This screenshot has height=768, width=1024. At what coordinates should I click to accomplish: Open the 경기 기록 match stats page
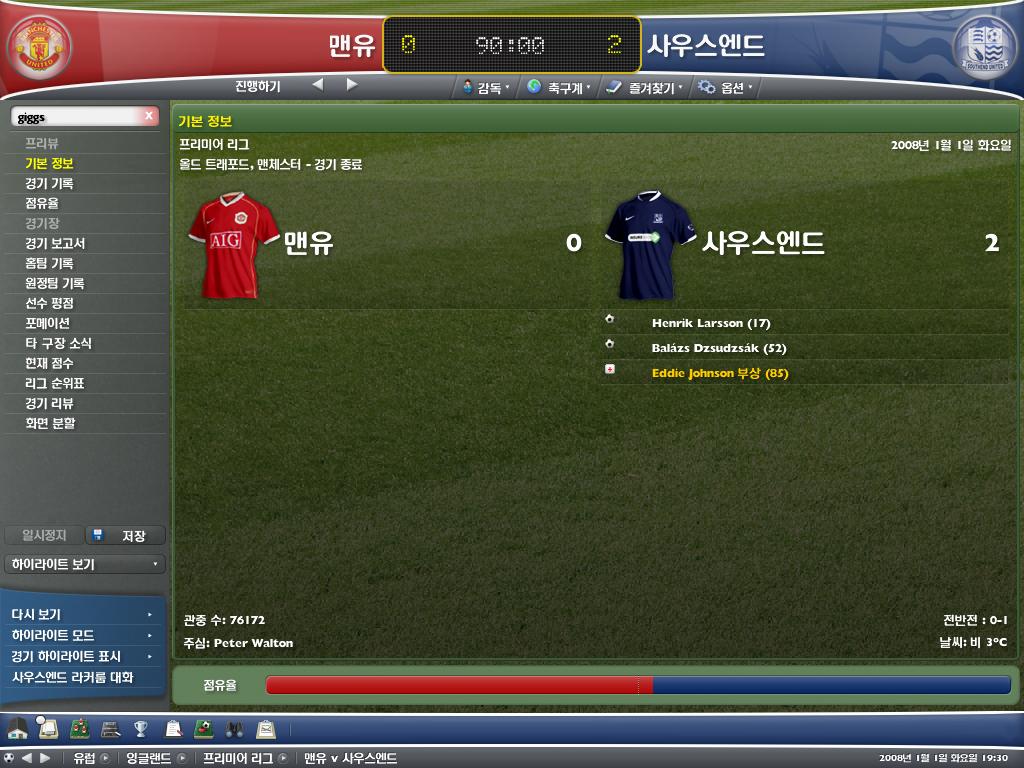pyautogui.click(x=49, y=183)
